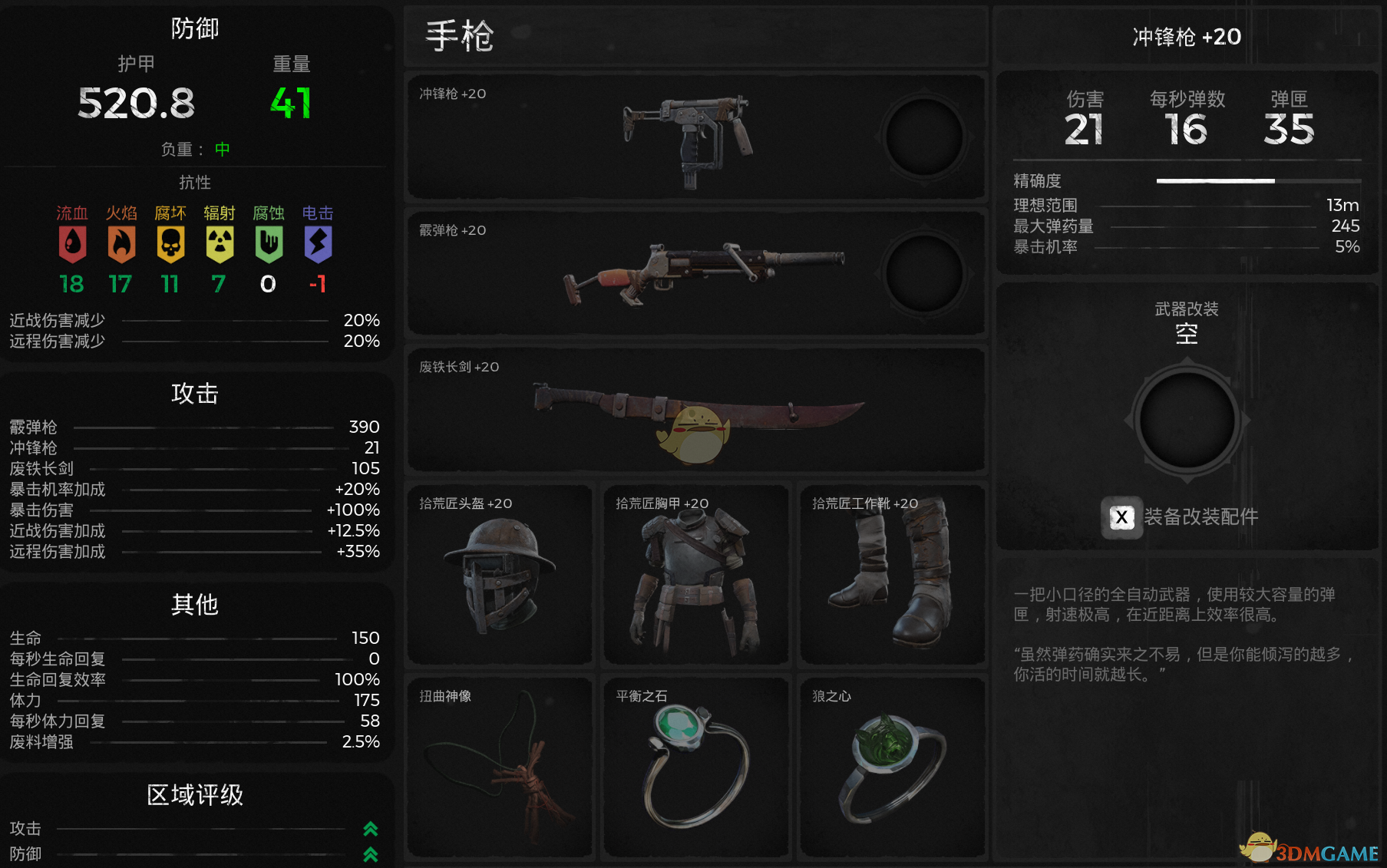Click the 腐坏 rot resistance skull icon
Screen dimensions: 1387x868
(170, 244)
